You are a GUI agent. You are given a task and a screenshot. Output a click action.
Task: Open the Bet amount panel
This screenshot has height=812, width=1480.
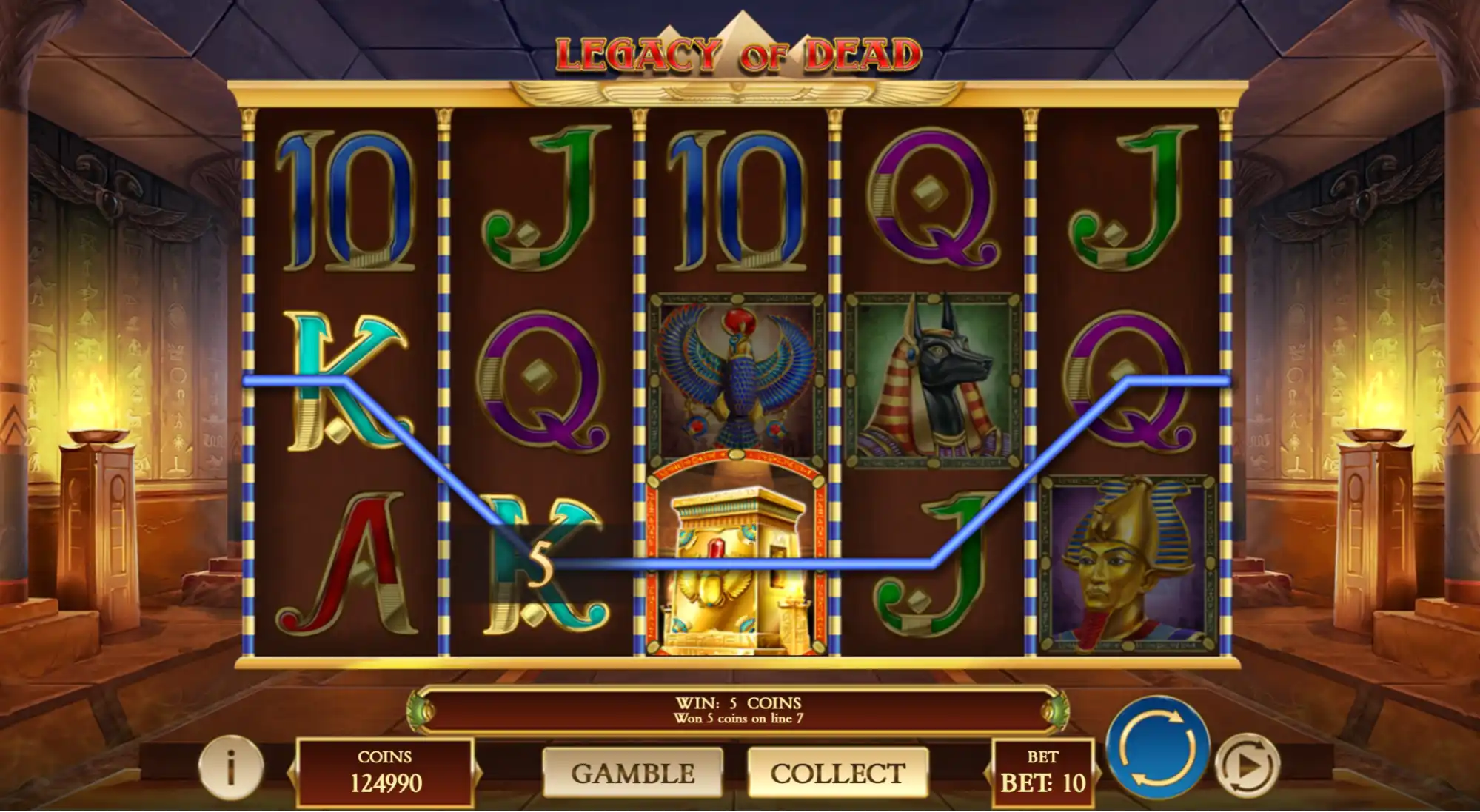[x=1042, y=773]
